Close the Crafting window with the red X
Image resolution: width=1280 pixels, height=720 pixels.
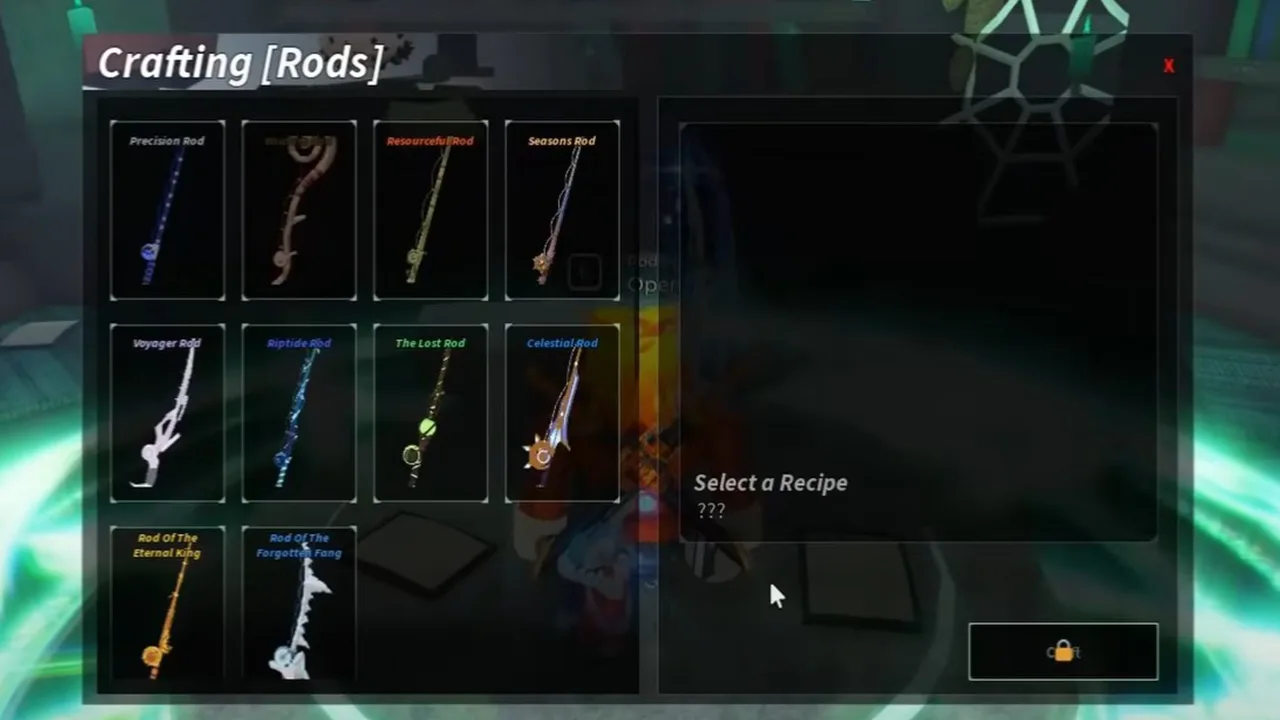[1167, 65]
